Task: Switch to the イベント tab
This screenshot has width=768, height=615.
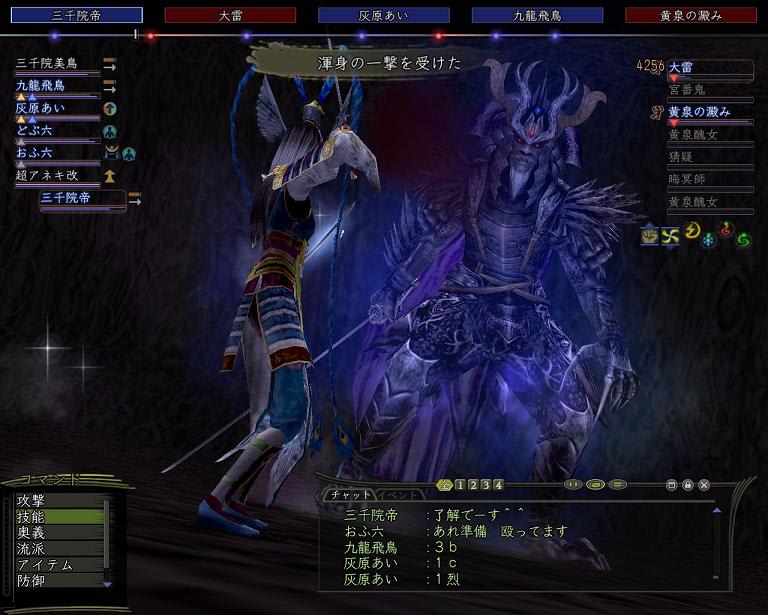Action: click(400, 494)
